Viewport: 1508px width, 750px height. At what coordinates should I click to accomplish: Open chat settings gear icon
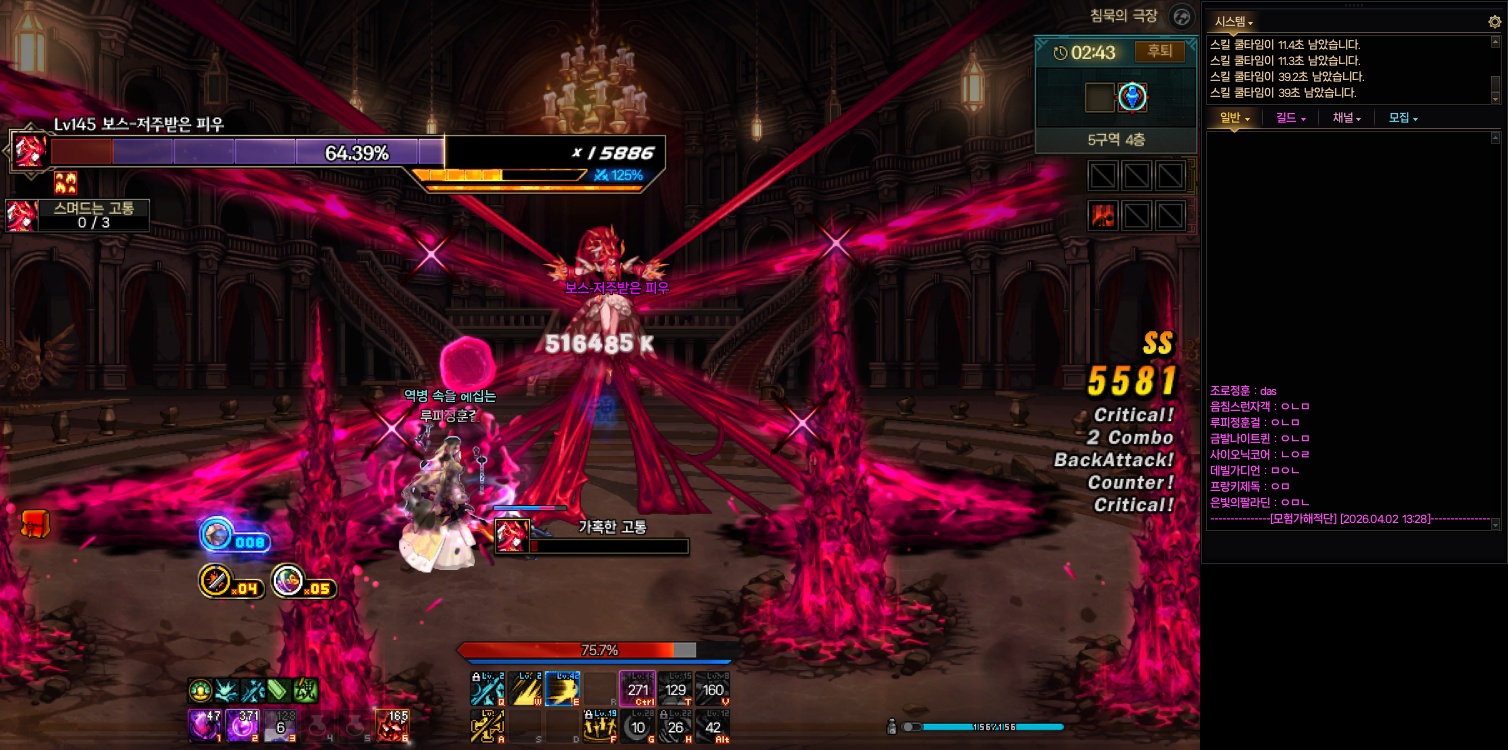pos(1495,21)
